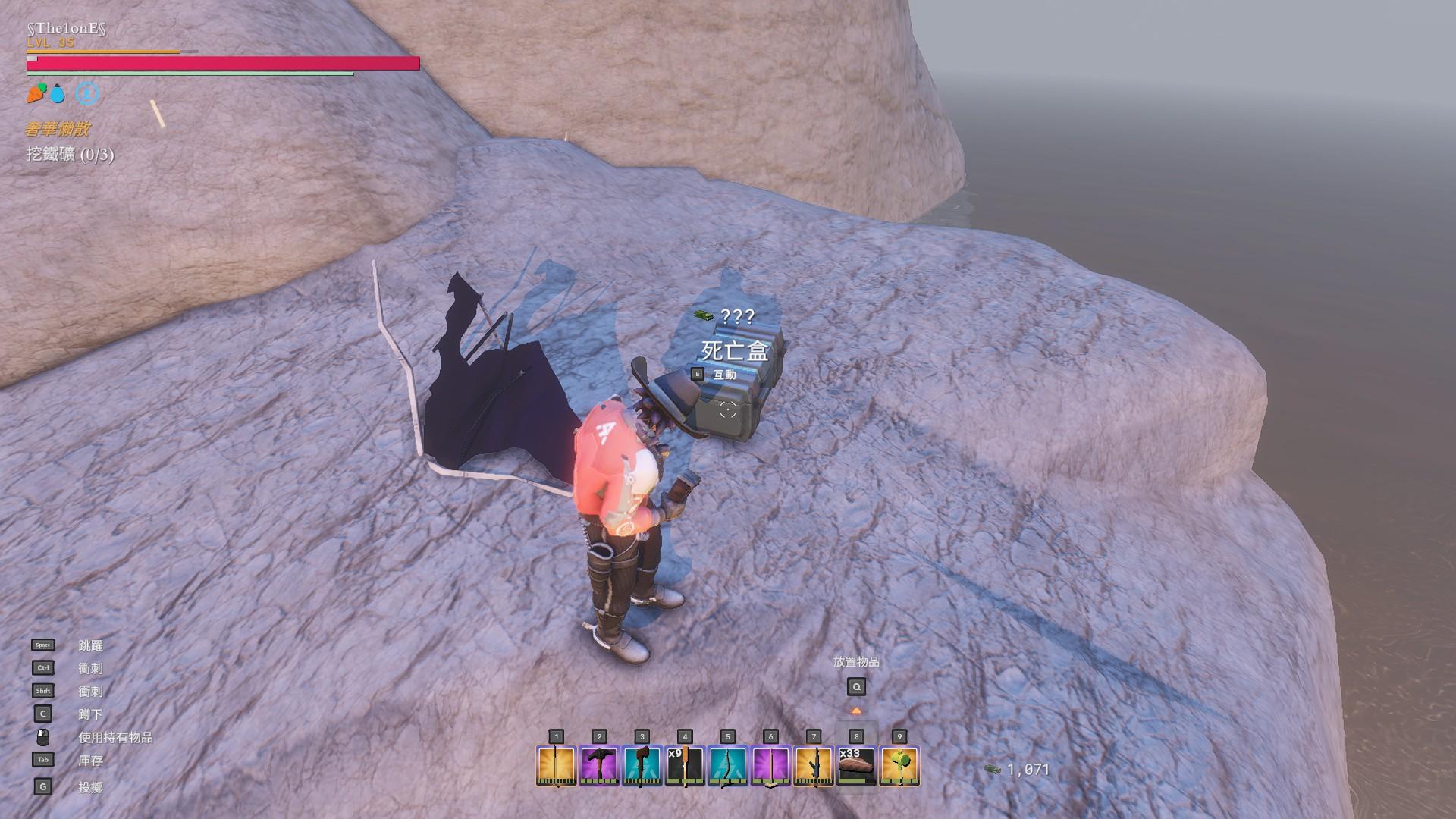Image resolution: width=1456 pixels, height=819 pixels.
Task: Open the 挖鐵礦 quest tracker entry
Action: (x=70, y=155)
